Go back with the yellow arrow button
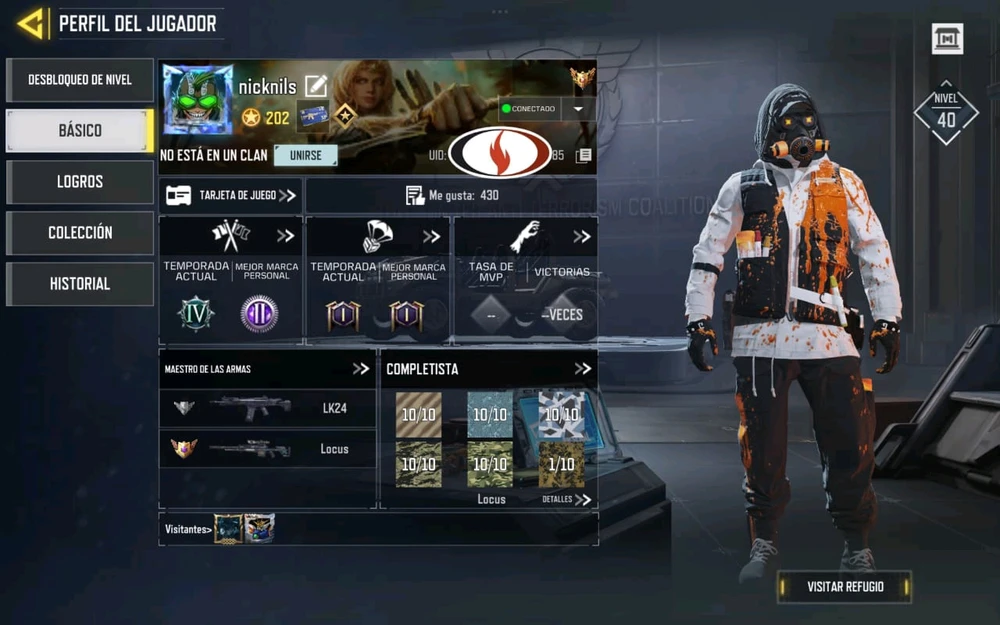 pos(32,23)
